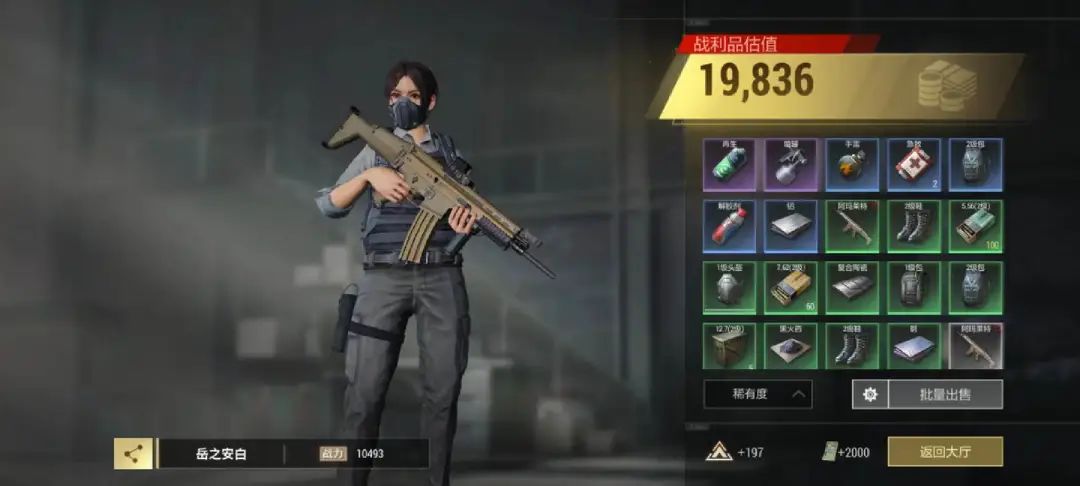Select the 1级头盔 level 1 helmet
The width and height of the screenshot is (1080, 486).
729,287
